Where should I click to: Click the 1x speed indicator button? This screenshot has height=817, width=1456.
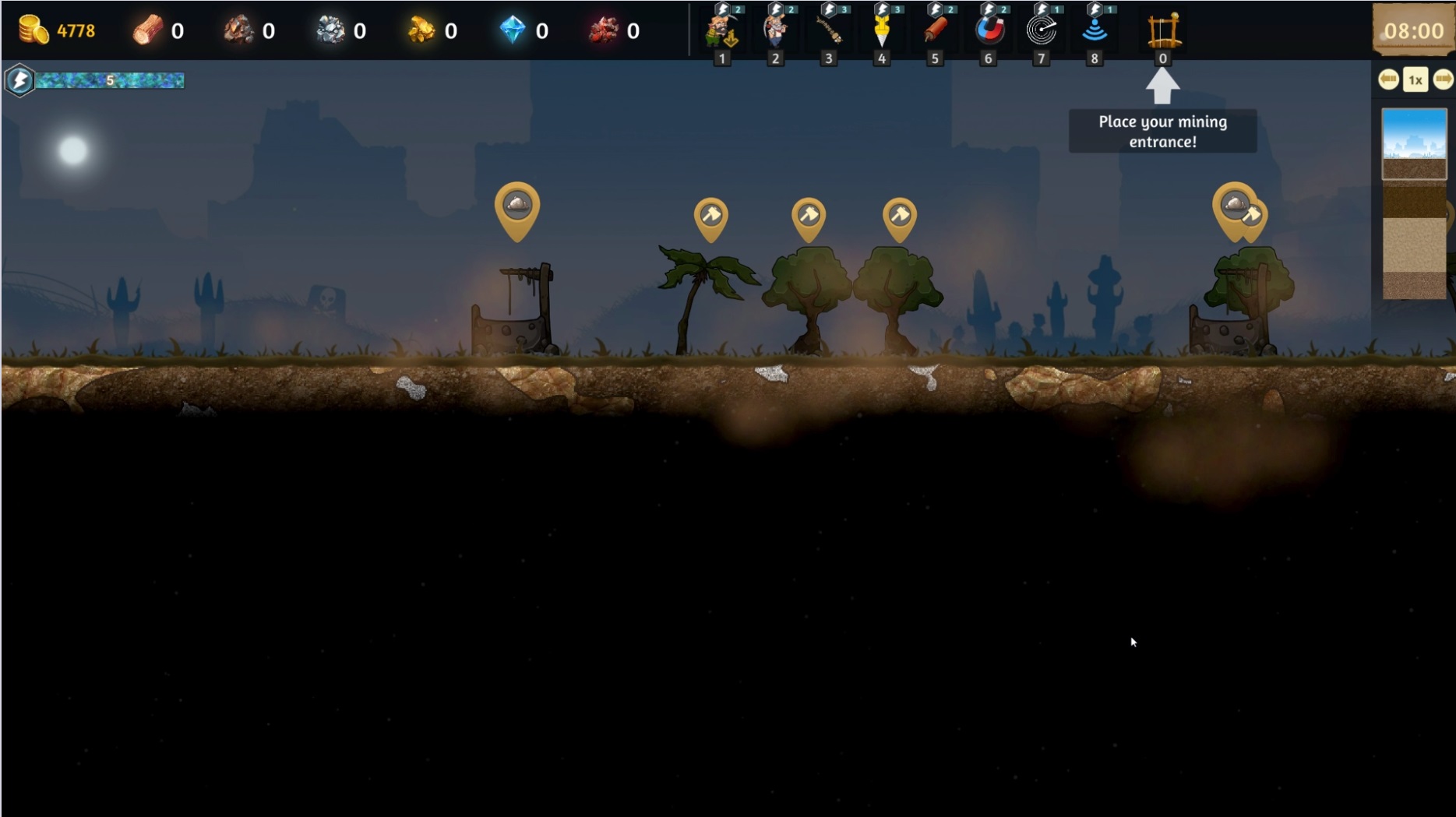(1415, 79)
